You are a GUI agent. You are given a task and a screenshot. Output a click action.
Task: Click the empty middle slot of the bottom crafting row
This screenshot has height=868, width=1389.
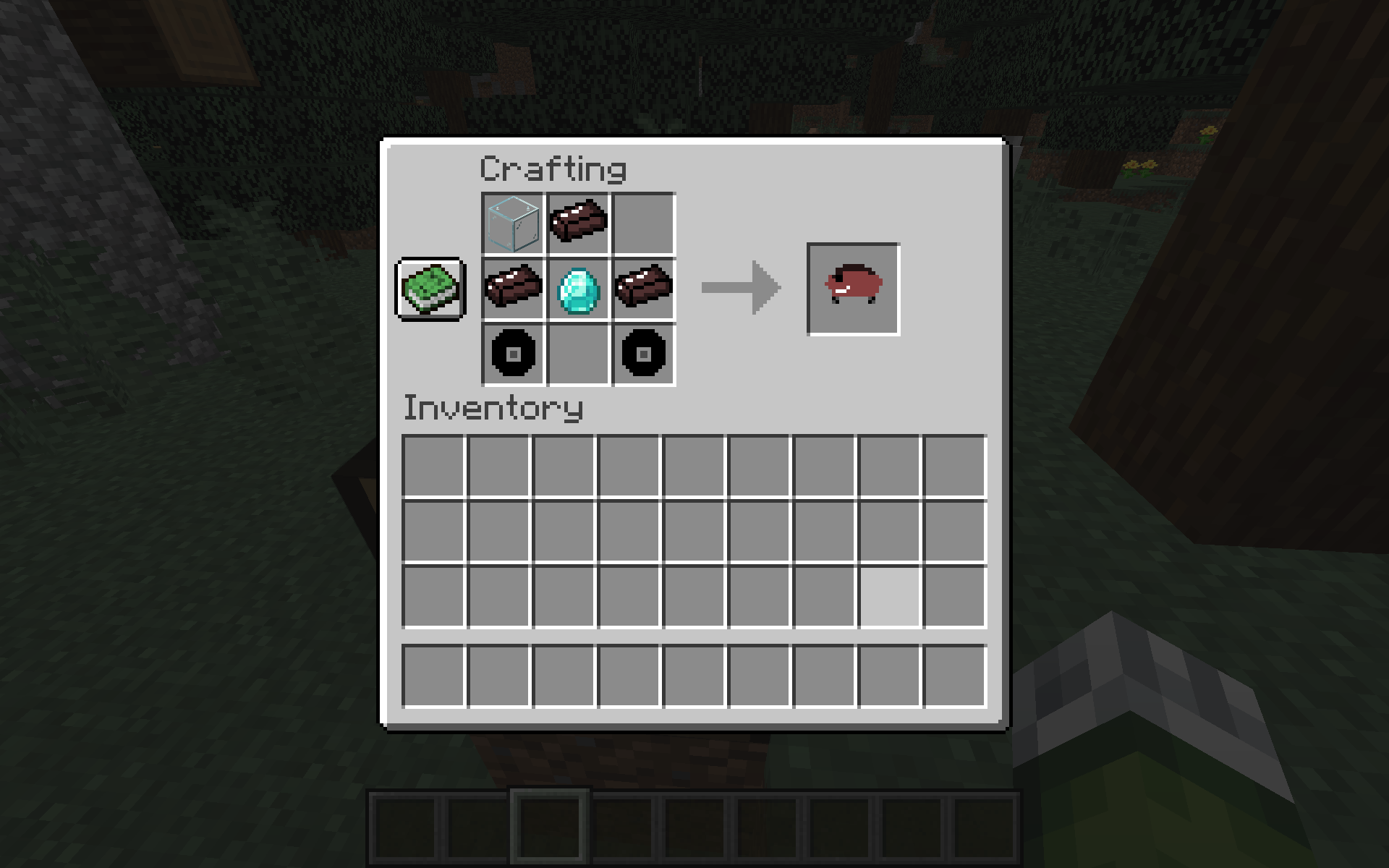coord(577,354)
